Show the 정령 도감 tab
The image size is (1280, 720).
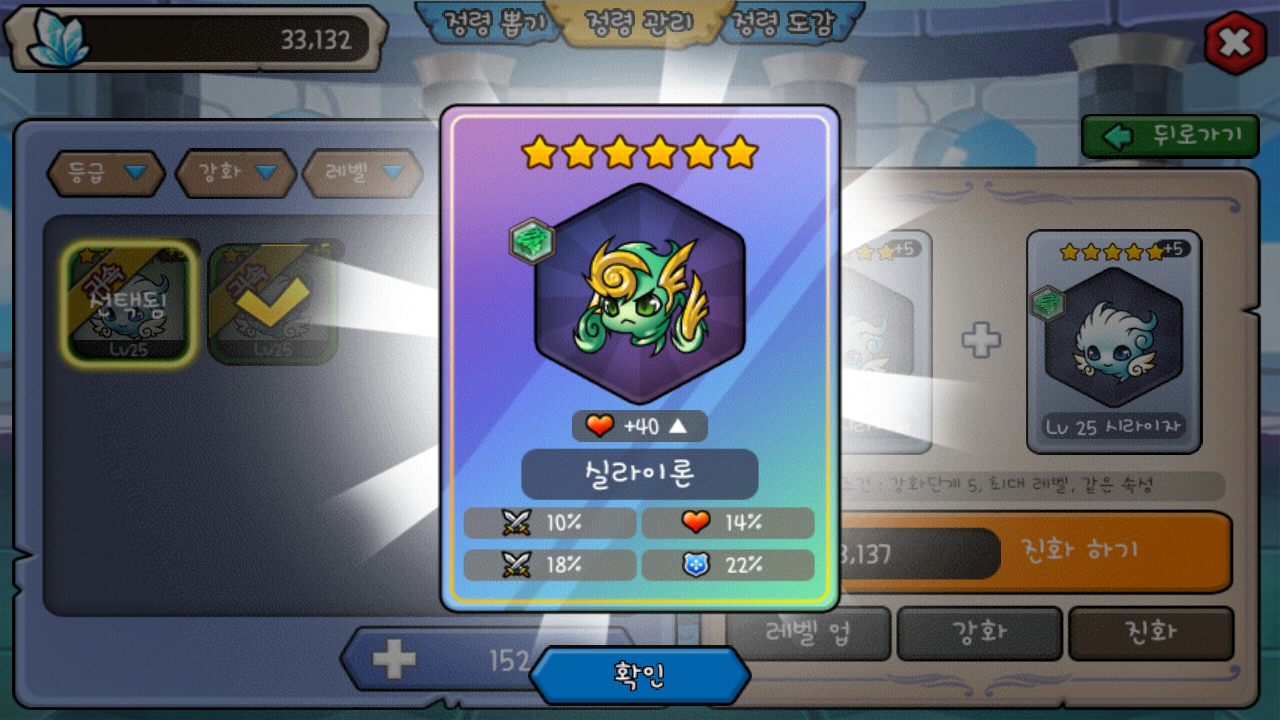783,23
